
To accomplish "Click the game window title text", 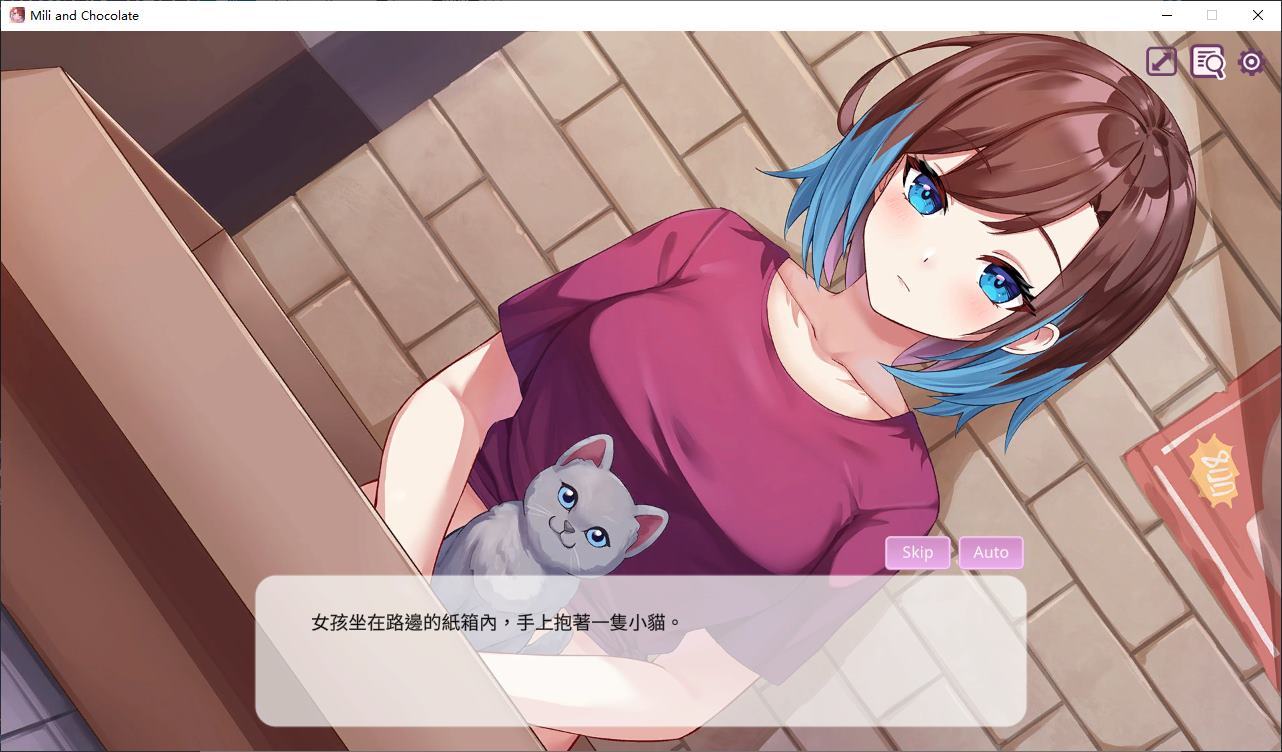I will point(84,15).
